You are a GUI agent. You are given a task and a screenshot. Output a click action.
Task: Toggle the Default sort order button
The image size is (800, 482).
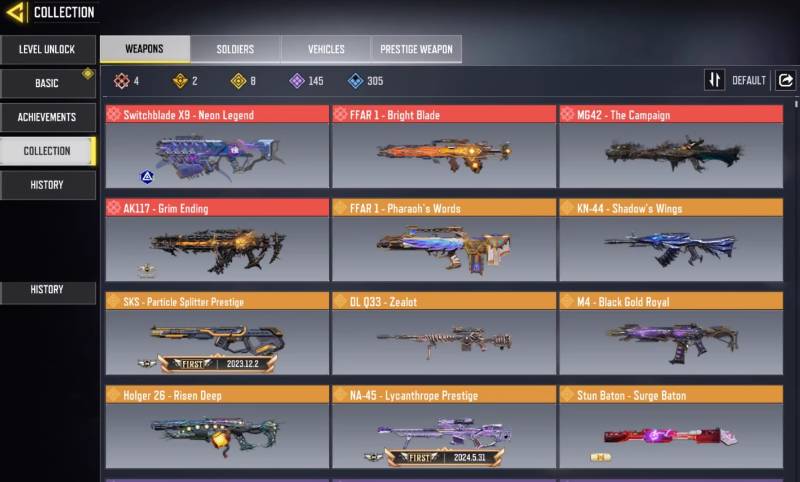click(x=715, y=81)
